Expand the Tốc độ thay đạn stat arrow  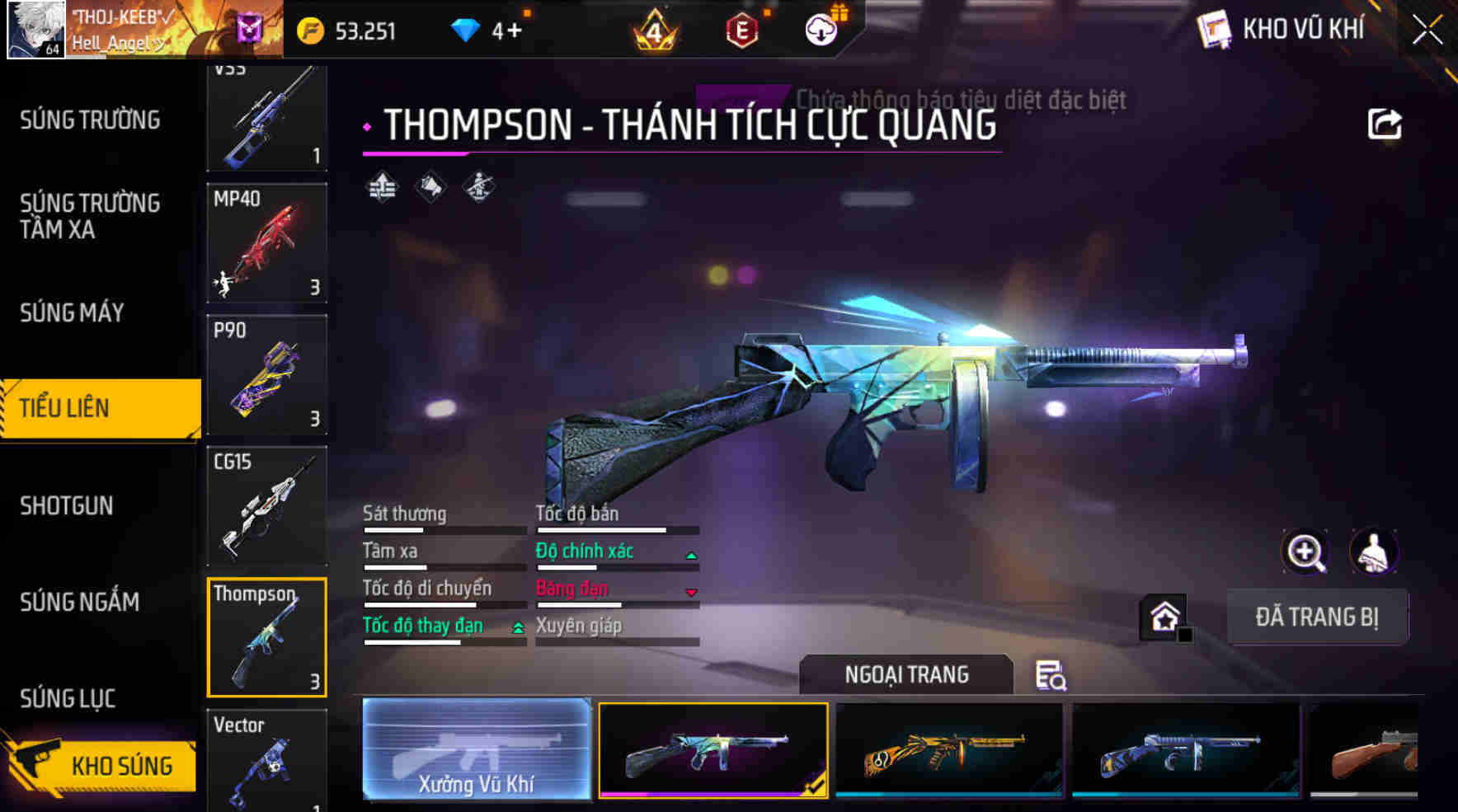[517, 628]
